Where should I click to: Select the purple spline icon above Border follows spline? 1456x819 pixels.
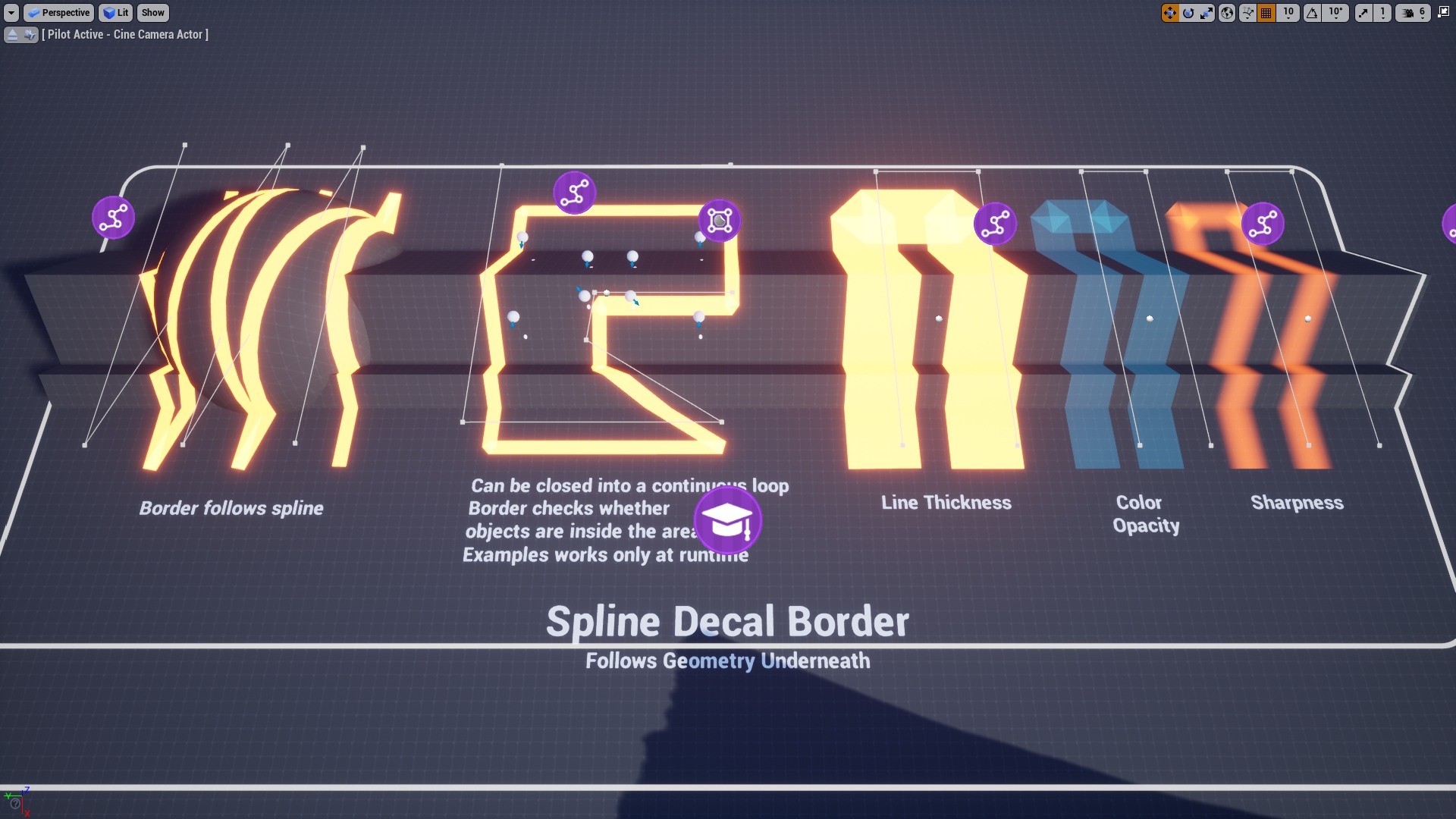tap(113, 218)
